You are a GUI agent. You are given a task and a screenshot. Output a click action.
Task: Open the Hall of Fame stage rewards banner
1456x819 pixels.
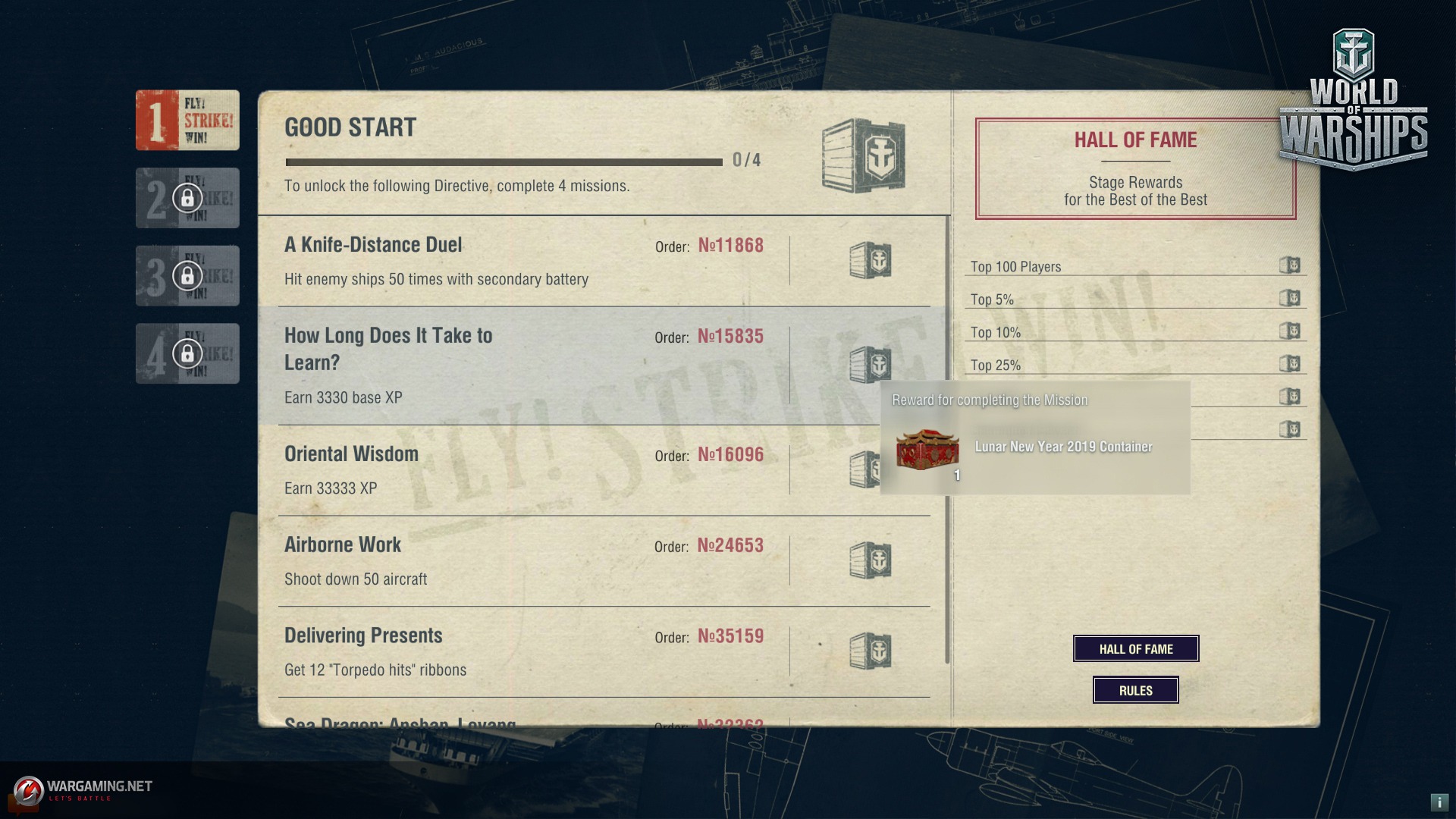tap(1135, 168)
